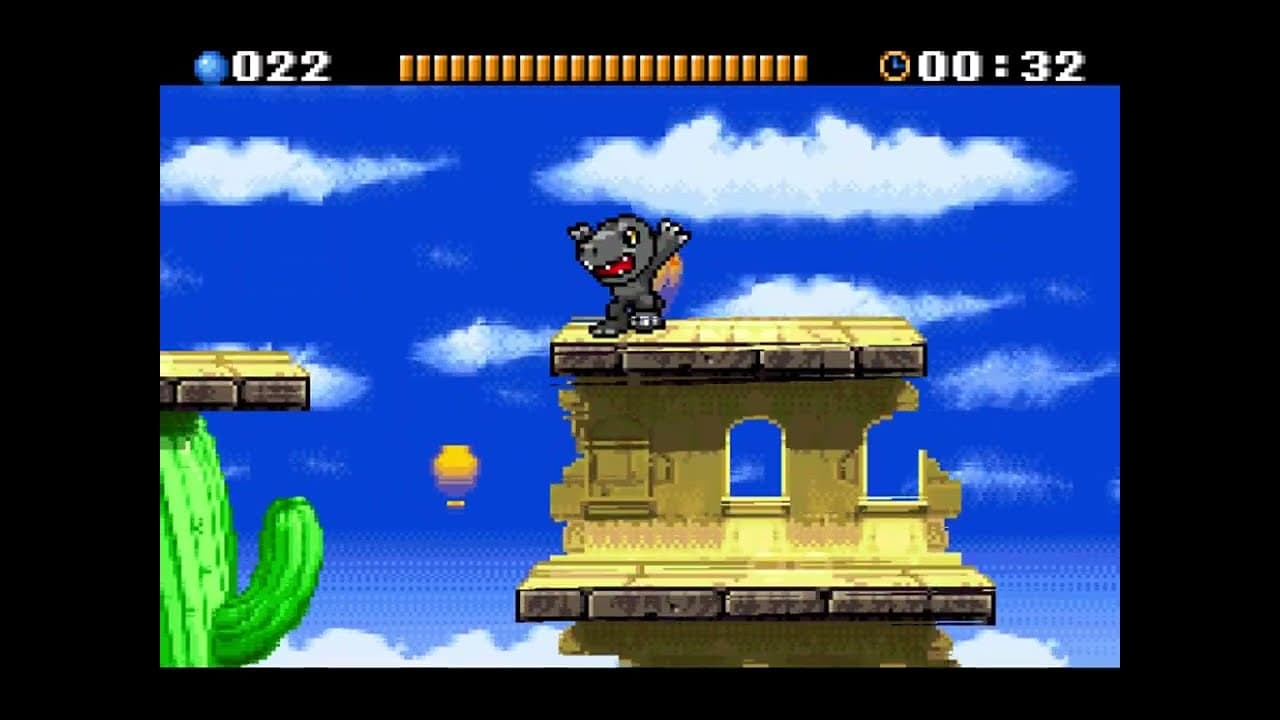1280x720 pixels.
Task: Click the lower stone ledge of the ruins
Action: click(x=740, y=600)
